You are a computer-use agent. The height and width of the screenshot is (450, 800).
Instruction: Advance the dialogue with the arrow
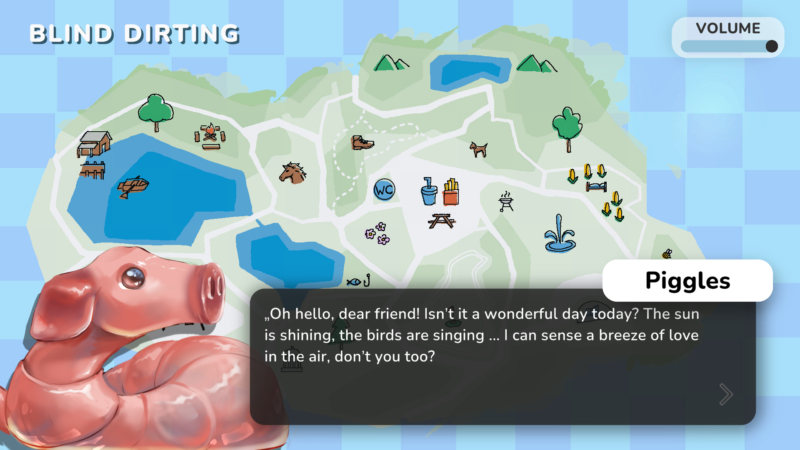pyautogui.click(x=726, y=395)
